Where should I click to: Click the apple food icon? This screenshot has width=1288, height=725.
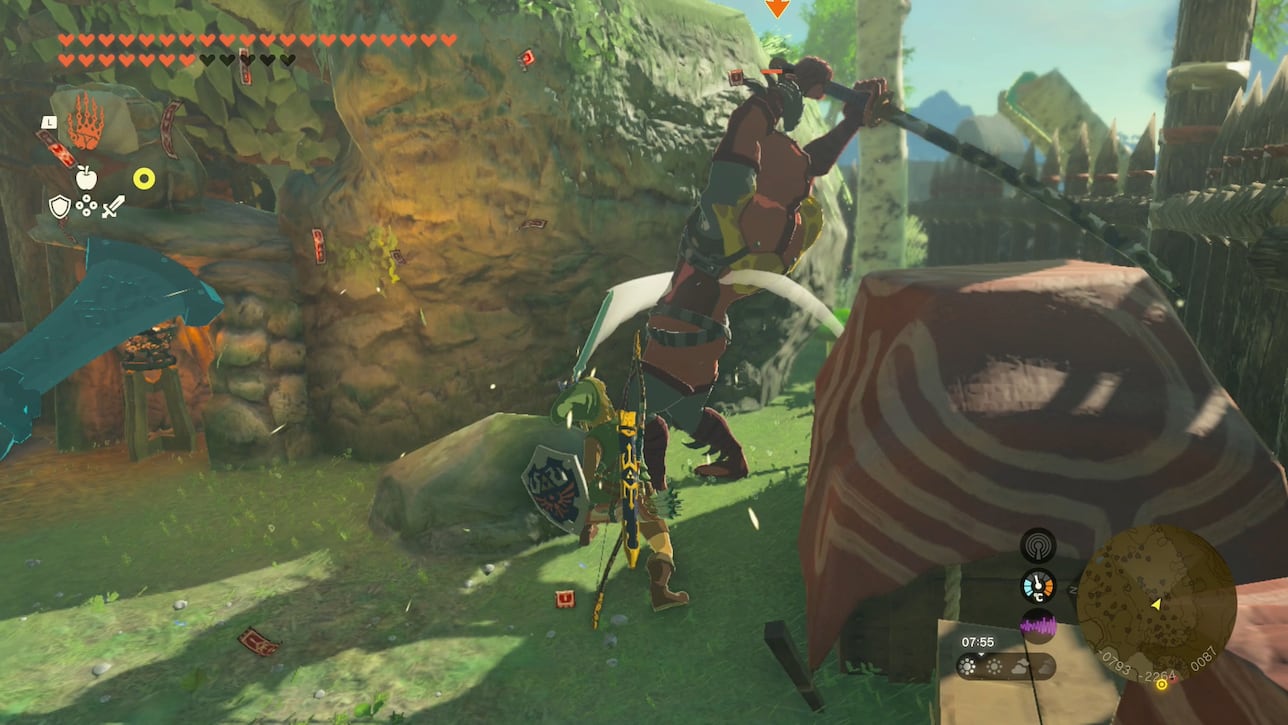pos(86,177)
